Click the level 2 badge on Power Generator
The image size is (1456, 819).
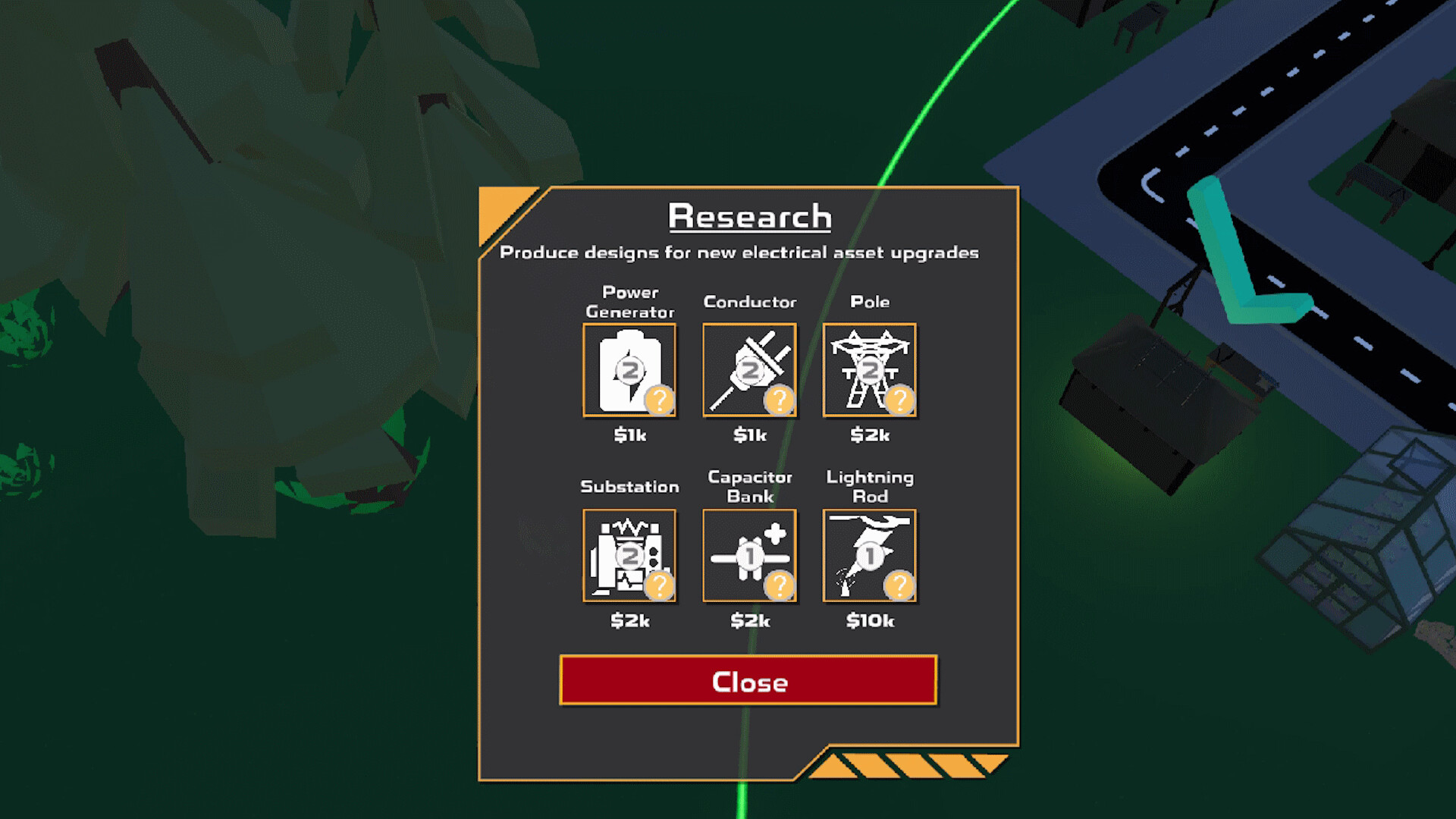click(x=630, y=371)
